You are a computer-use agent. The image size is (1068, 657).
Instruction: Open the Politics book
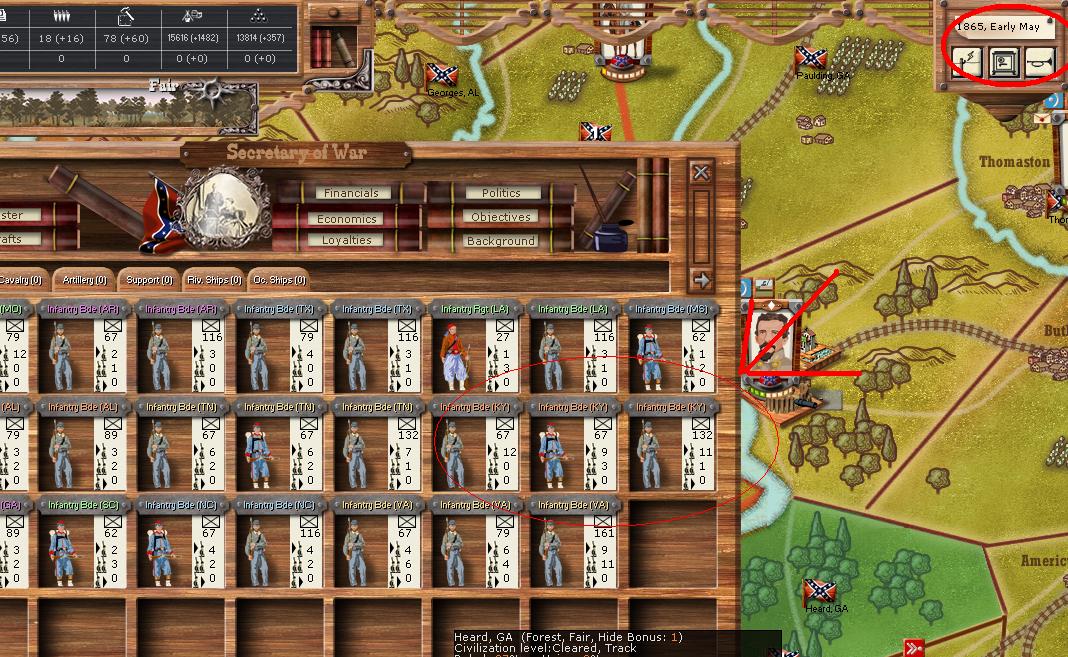point(501,193)
